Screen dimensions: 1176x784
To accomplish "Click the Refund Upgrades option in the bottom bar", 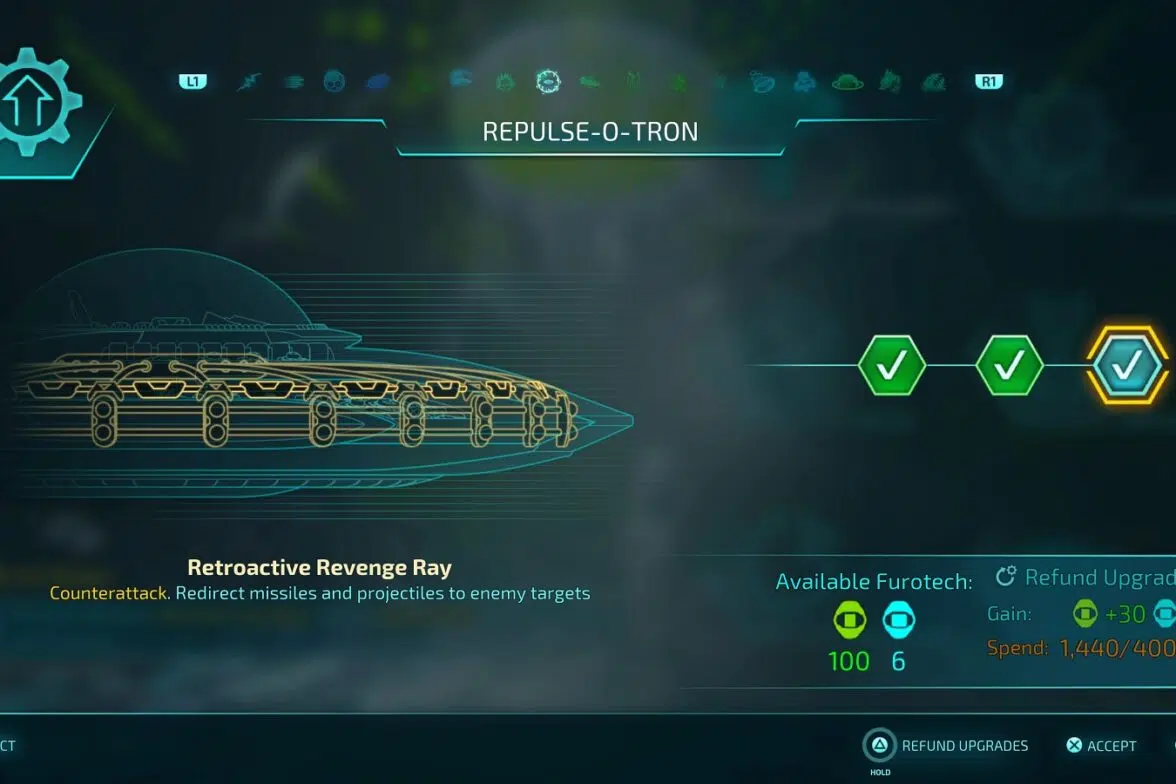I will (946, 745).
